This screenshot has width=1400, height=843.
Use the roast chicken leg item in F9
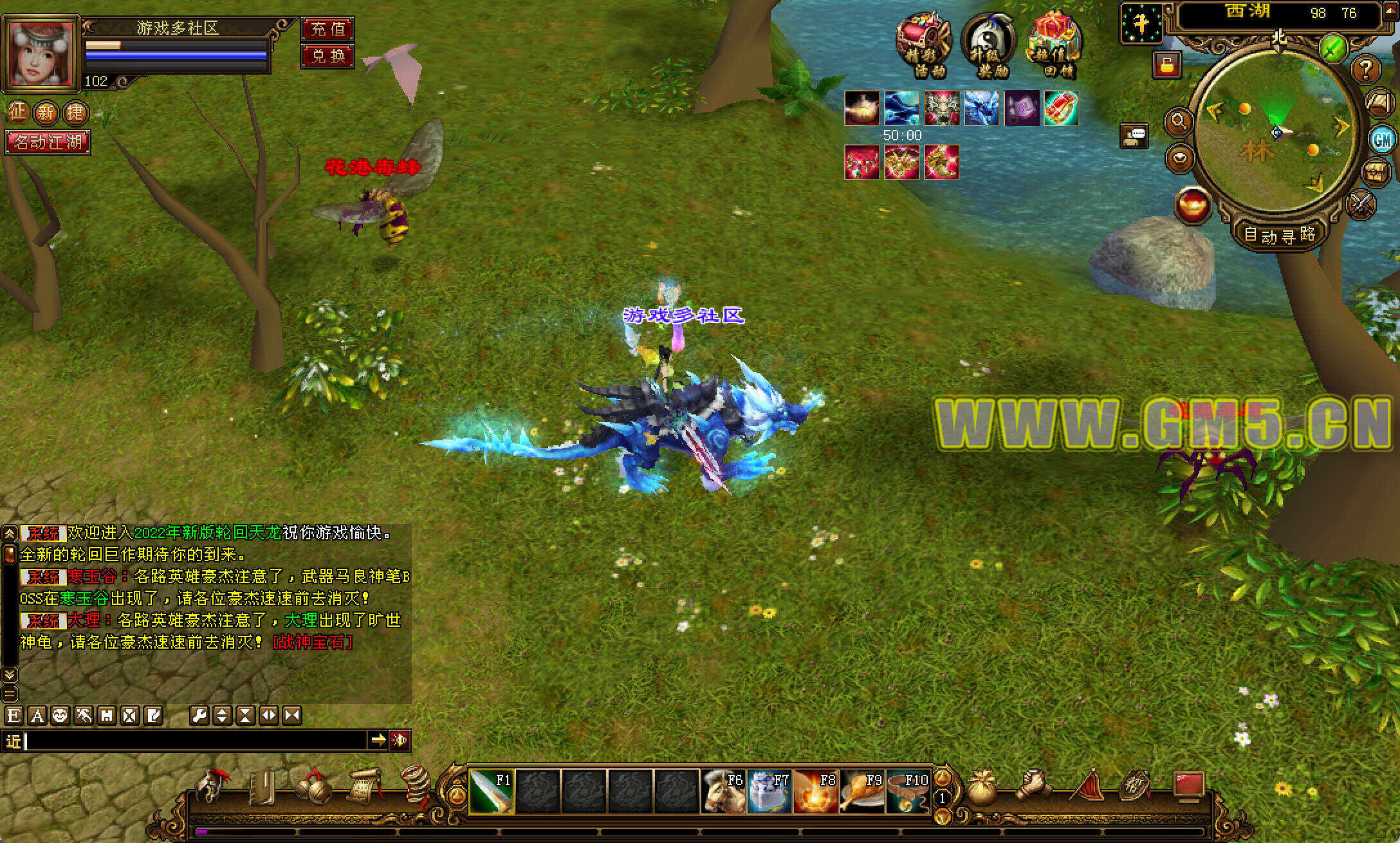coord(862,791)
